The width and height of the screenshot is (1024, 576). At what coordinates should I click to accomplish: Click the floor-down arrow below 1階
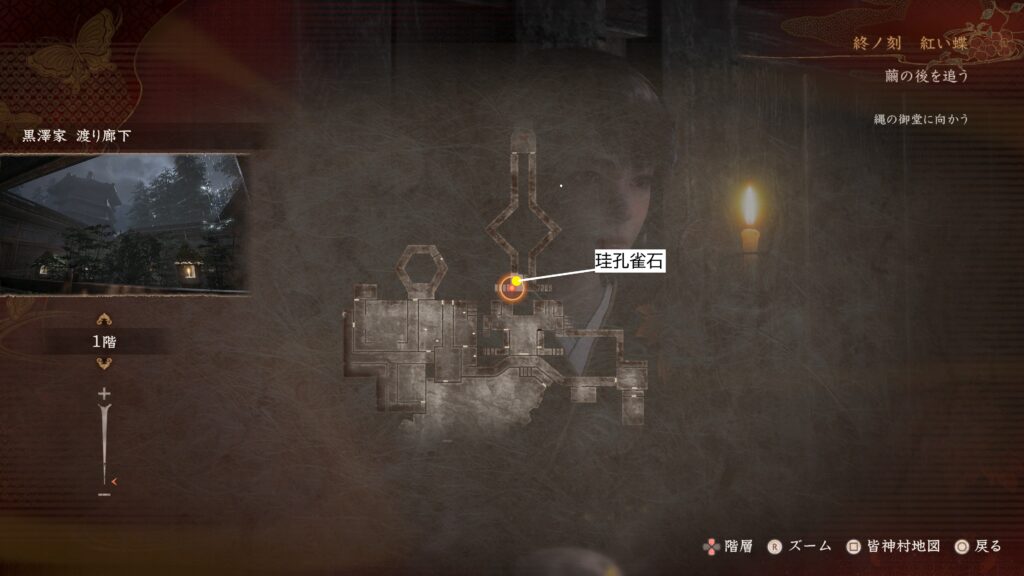click(104, 364)
